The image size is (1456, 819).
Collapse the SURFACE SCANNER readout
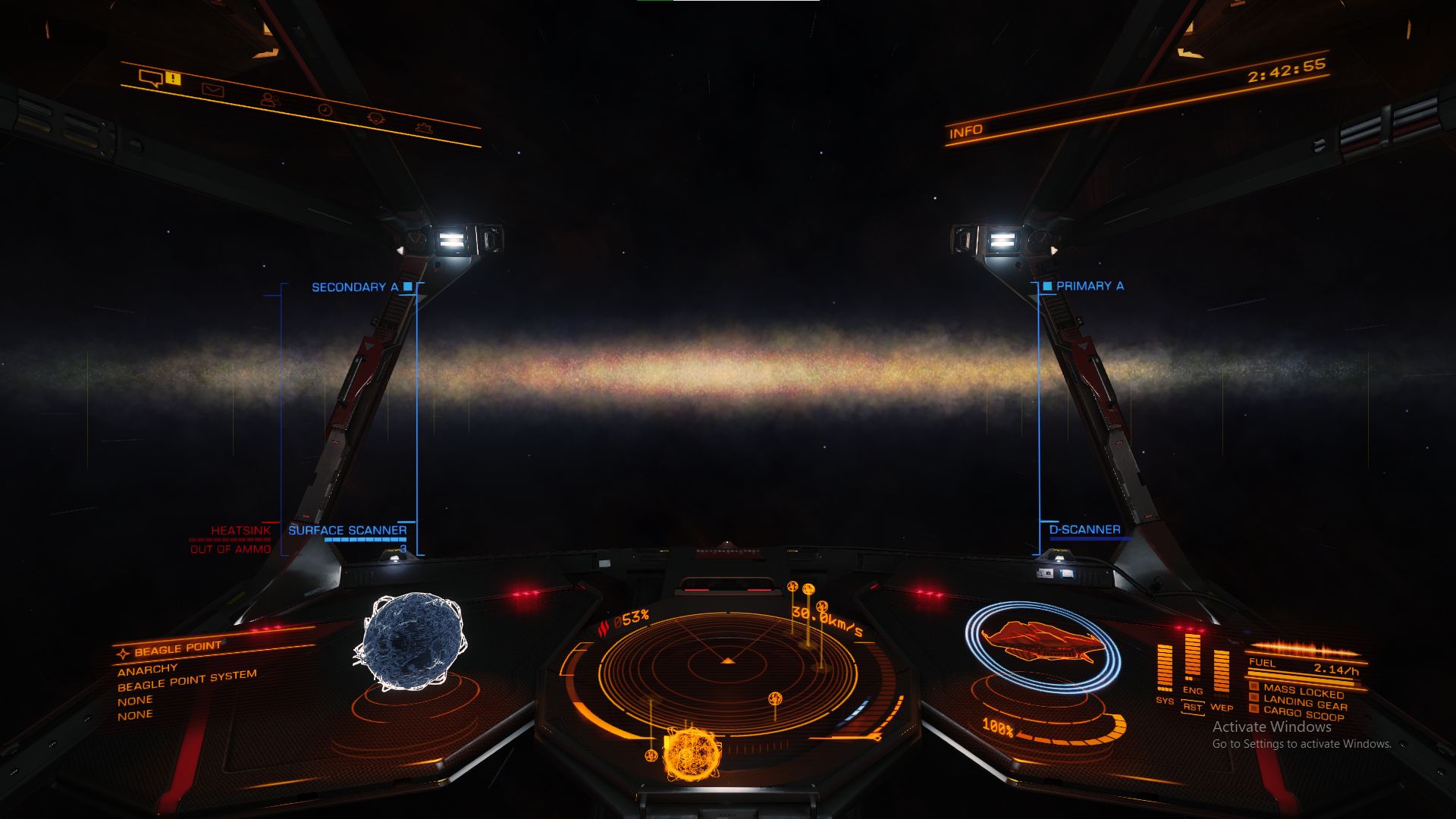click(348, 529)
